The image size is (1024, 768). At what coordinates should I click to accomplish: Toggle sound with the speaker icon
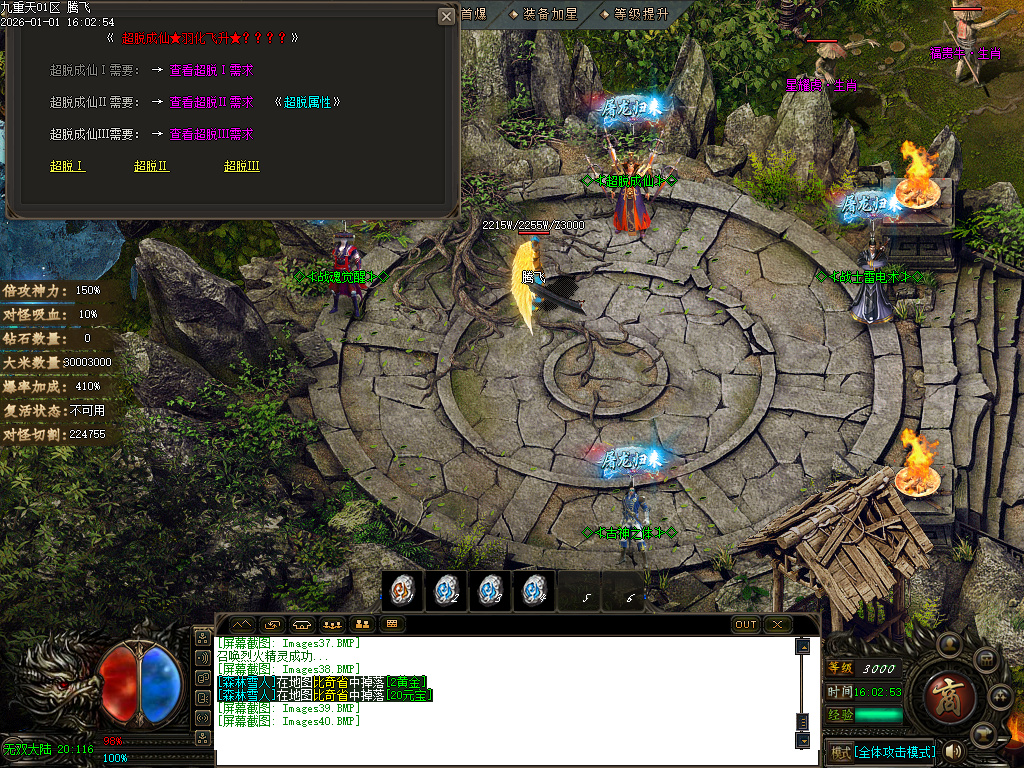[952, 750]
